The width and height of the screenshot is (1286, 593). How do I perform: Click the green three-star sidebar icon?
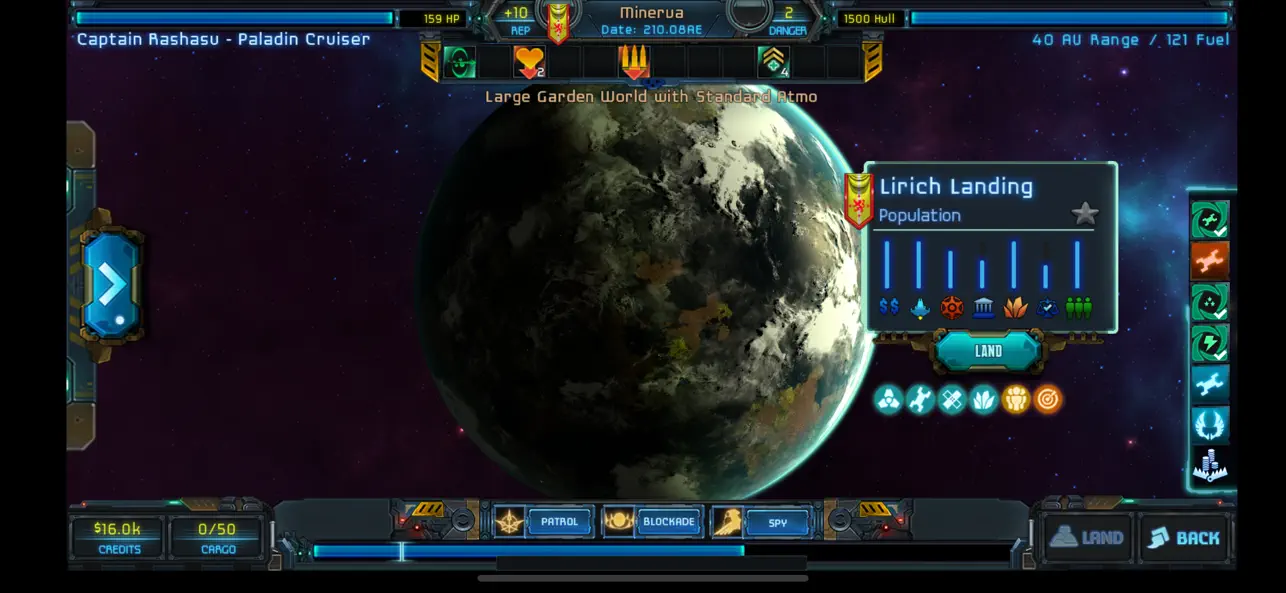(x=1209, y=302)
